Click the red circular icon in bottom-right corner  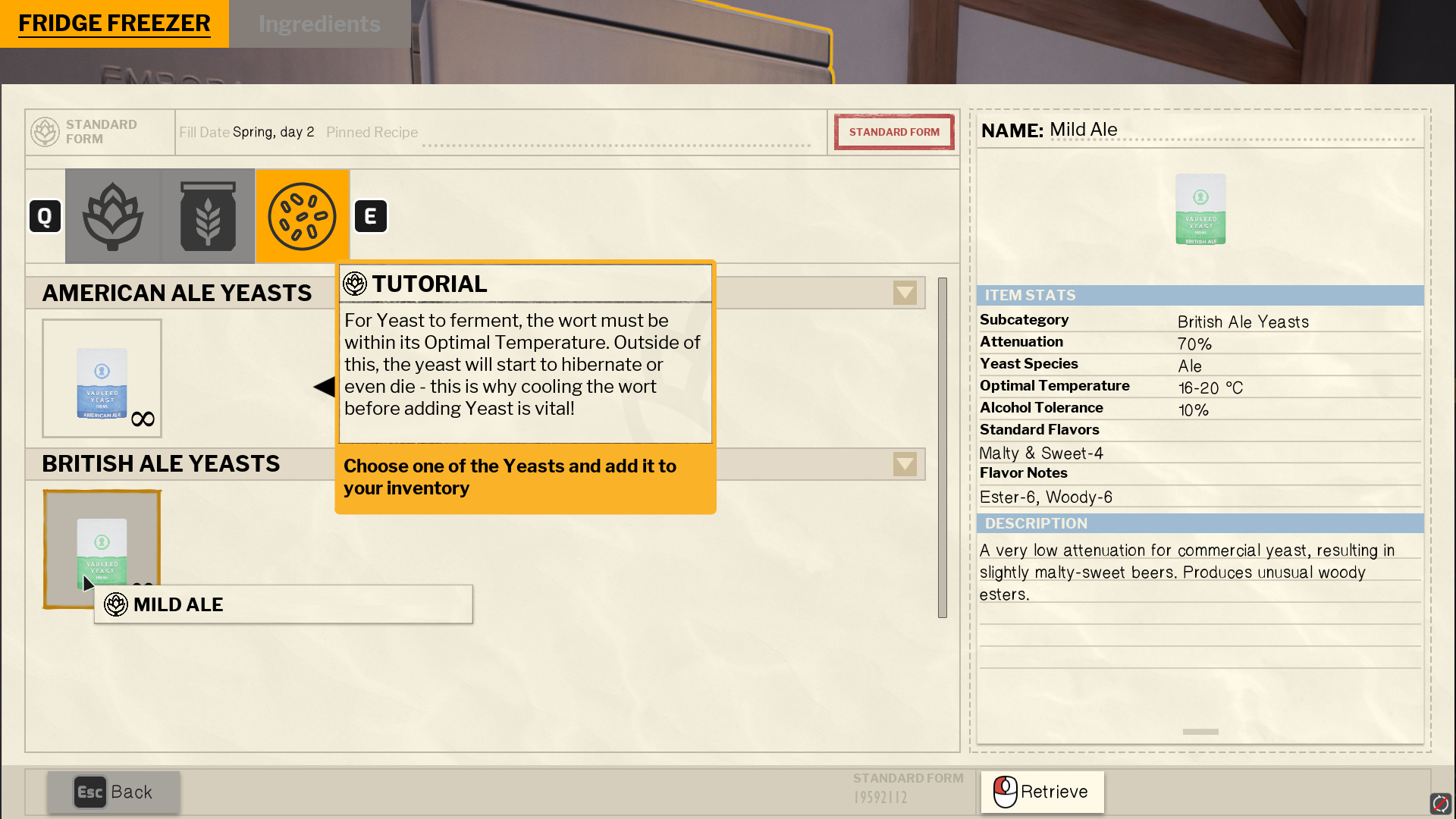tap(1442, 802)
